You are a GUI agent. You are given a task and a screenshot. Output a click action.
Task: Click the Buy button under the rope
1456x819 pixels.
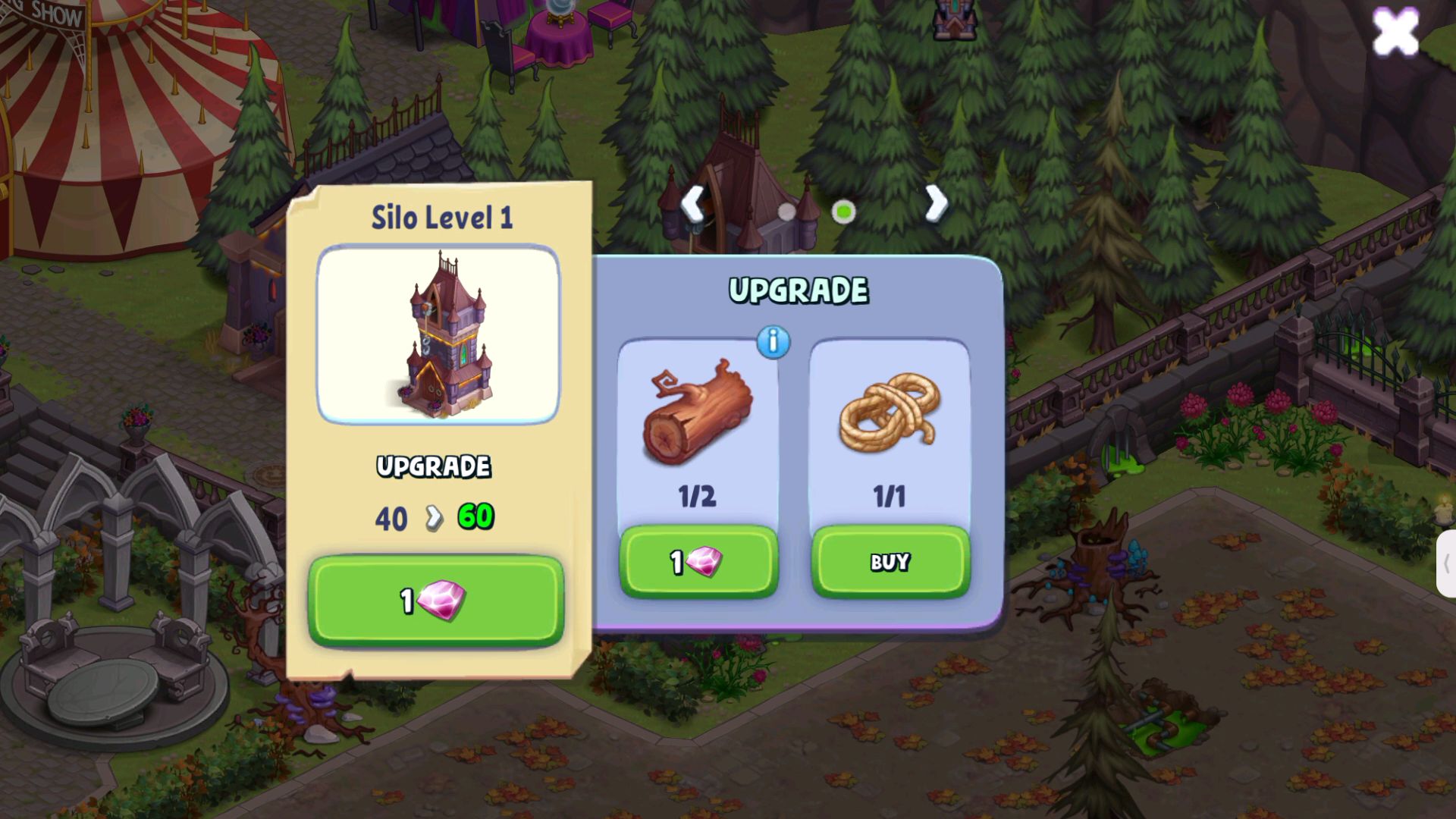(x=890, y=562)
